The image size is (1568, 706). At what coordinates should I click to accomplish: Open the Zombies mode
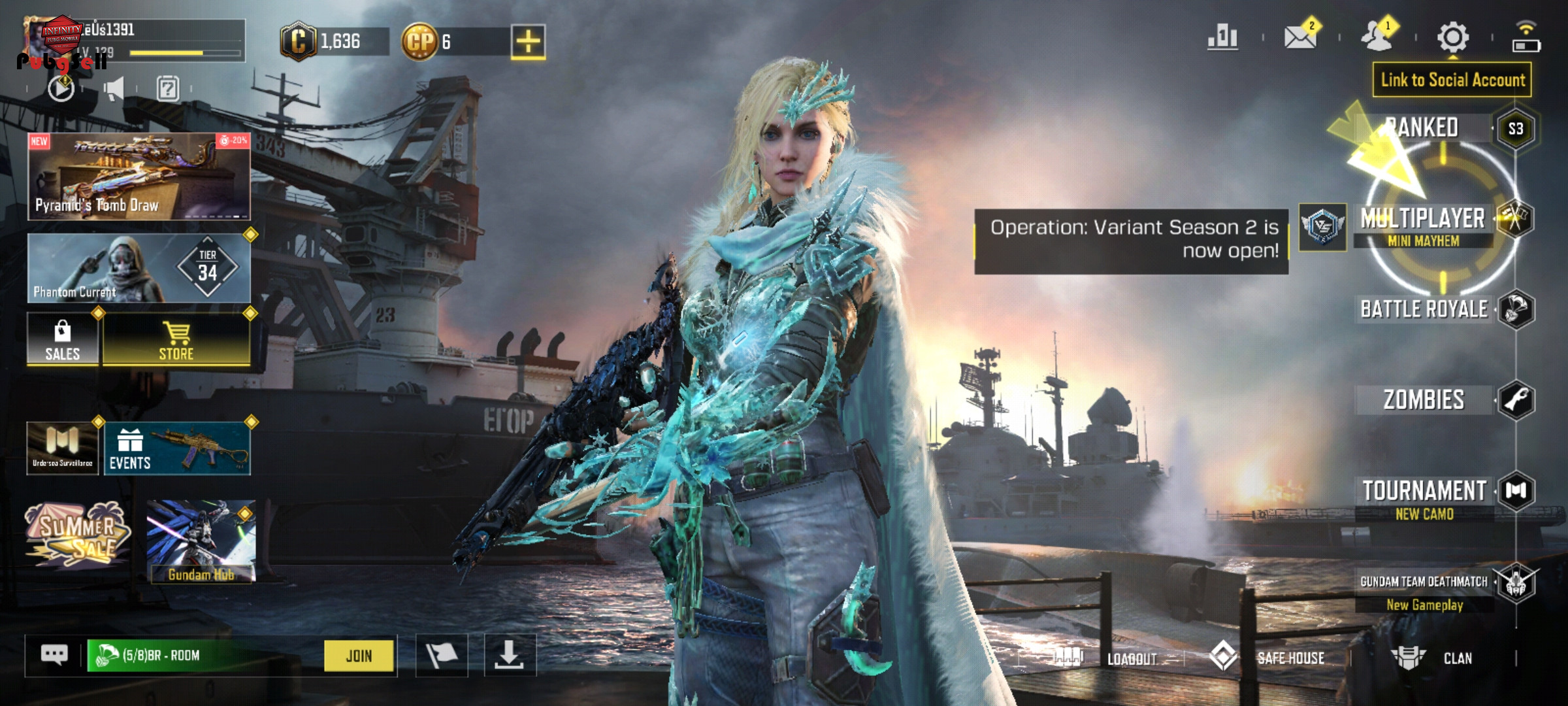point(1424,400)
